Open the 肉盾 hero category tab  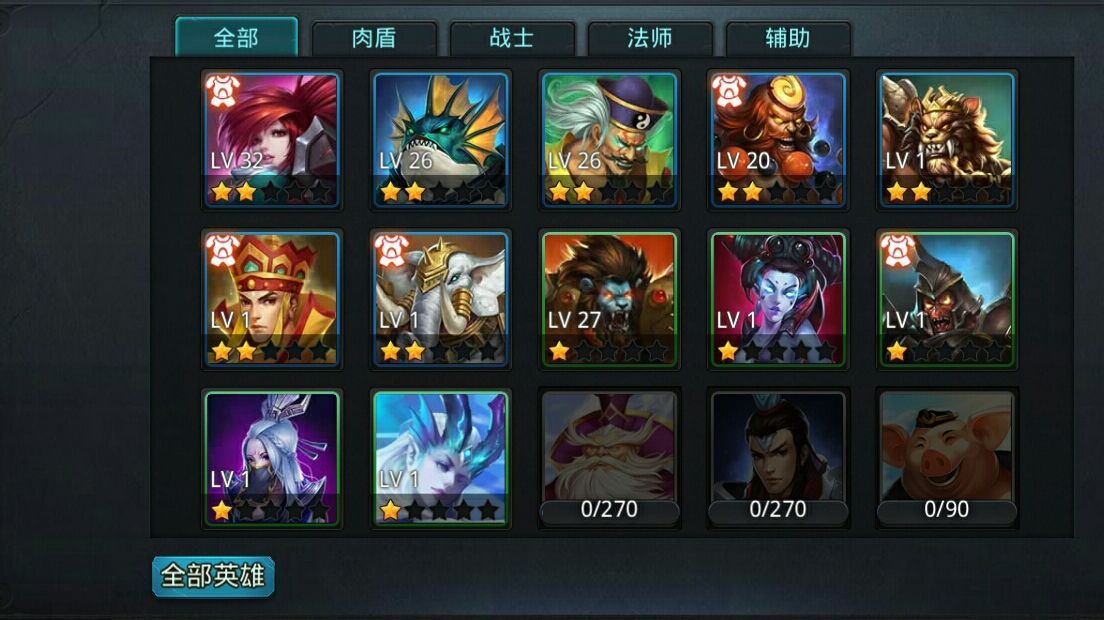(x=374, y=39)
